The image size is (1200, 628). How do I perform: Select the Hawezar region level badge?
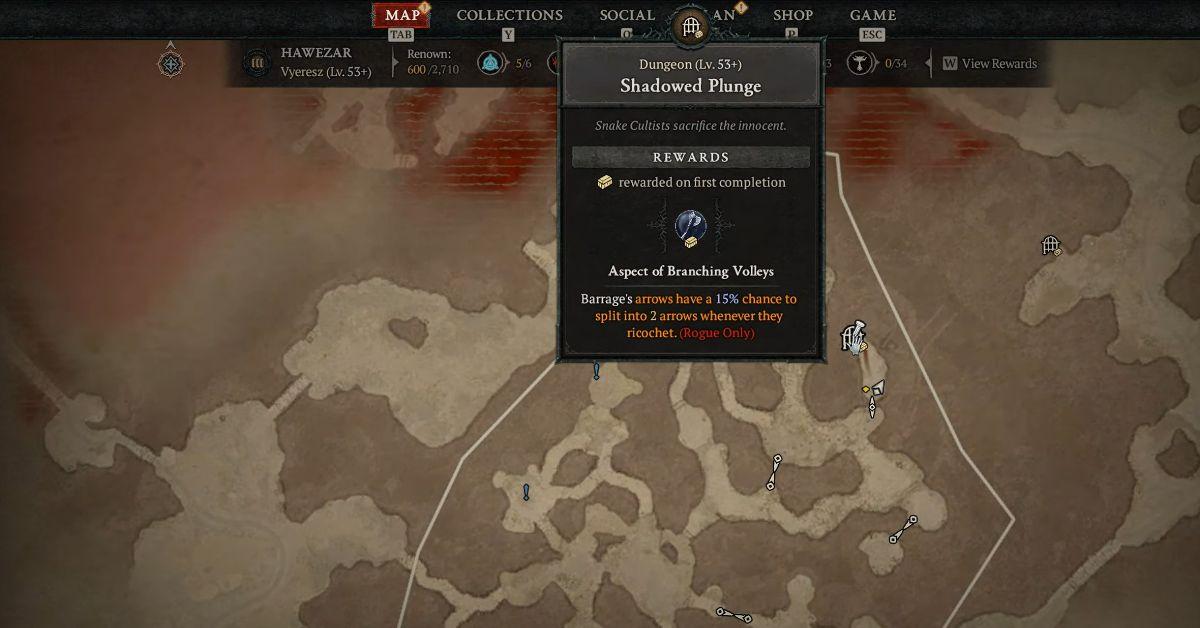(257, 63)
